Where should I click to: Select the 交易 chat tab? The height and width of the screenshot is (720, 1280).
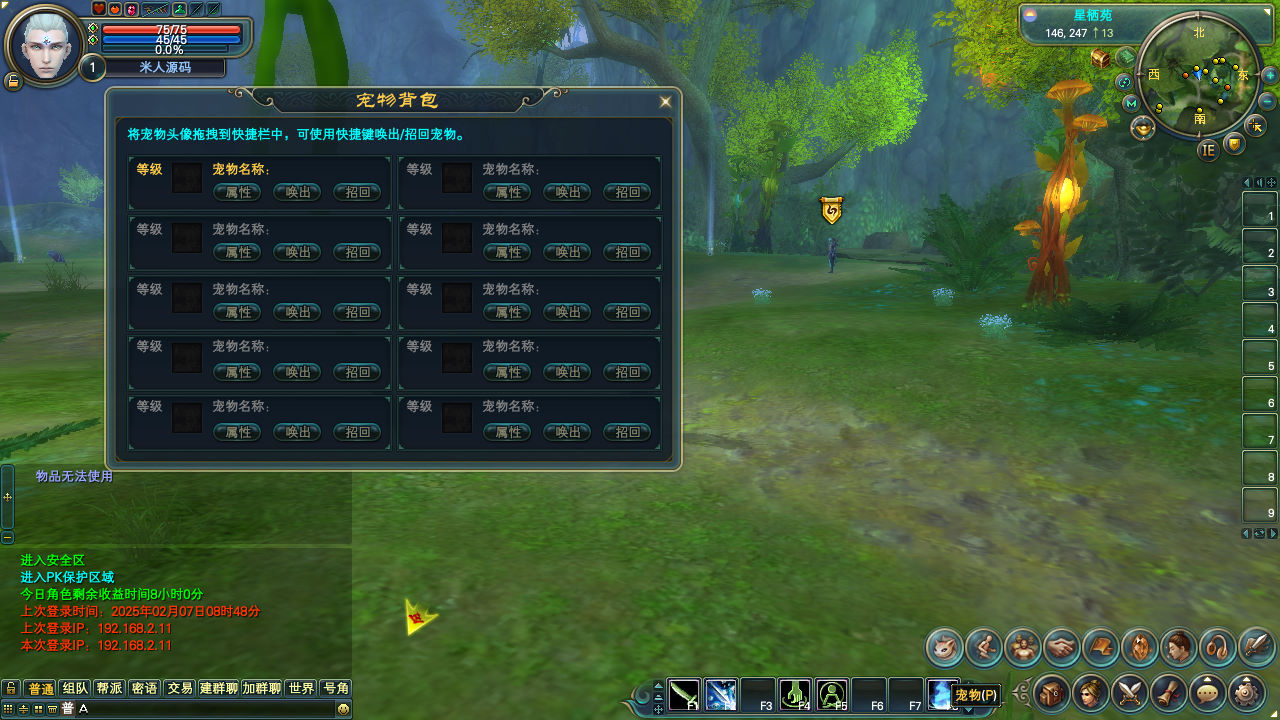pos(180,688)
